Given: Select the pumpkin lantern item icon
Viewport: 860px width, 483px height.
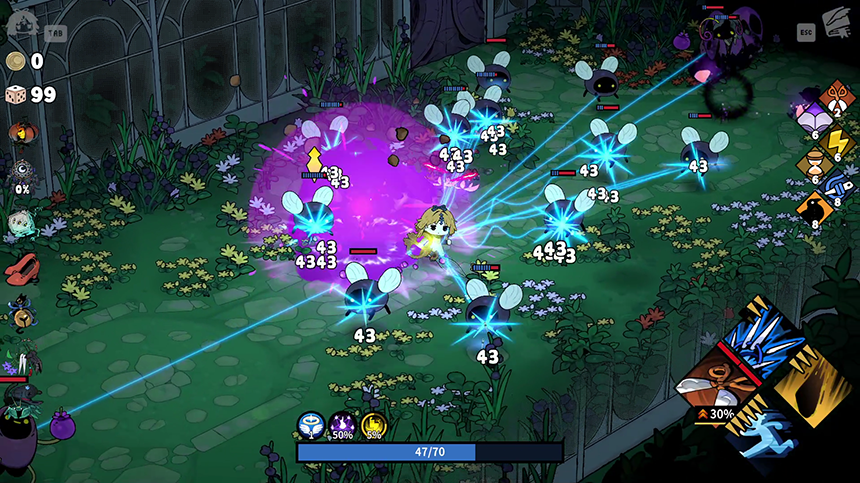Looking at the screenshot, I should pyautogui.click(x=19, y=132).
